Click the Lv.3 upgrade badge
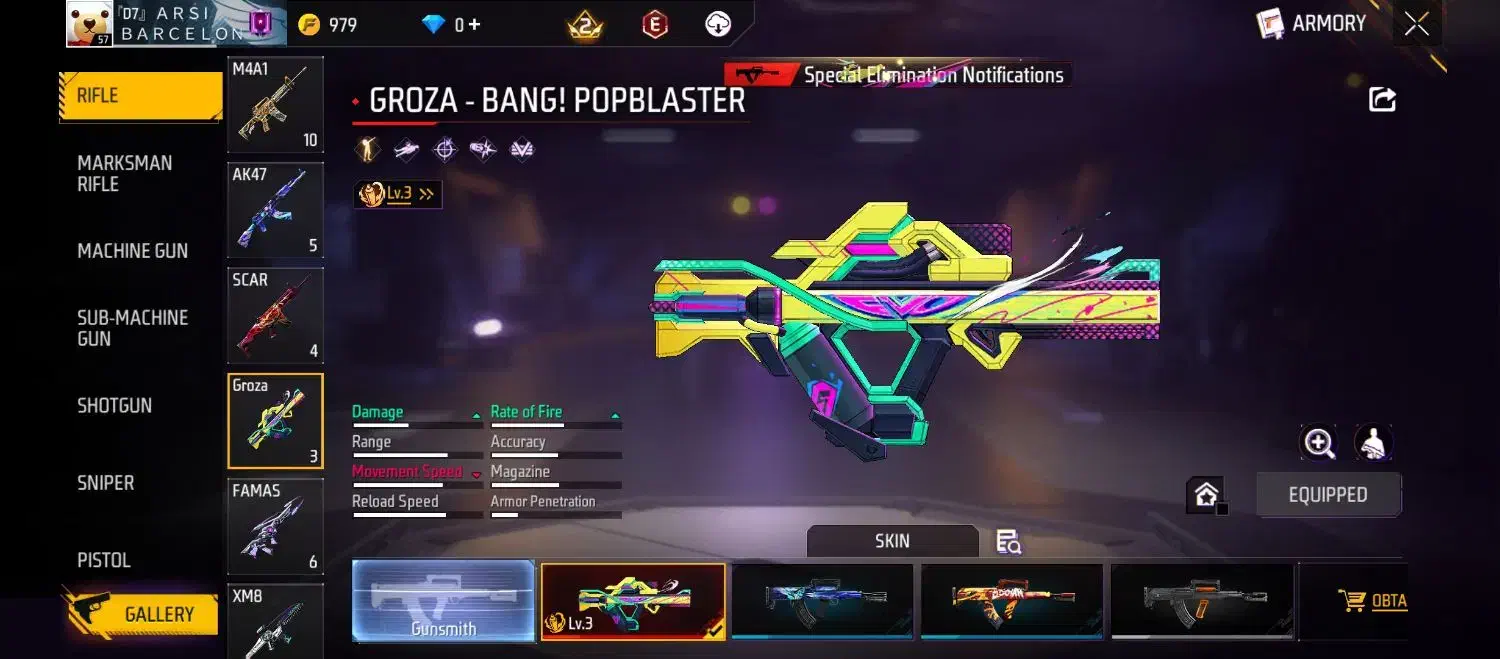This screenshot has width=1500, height=659. click(398, 194)
